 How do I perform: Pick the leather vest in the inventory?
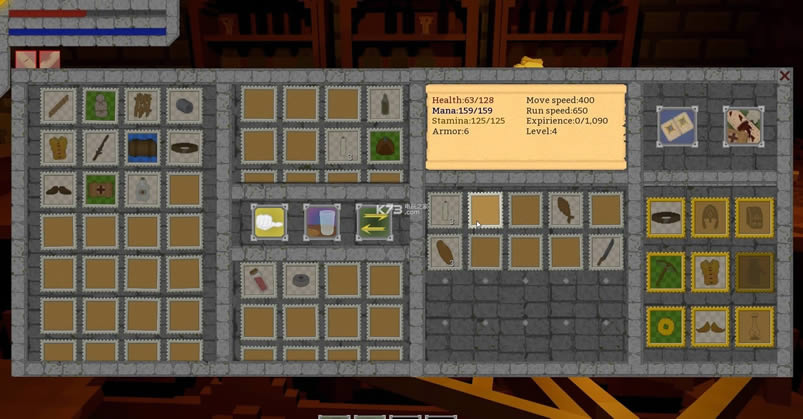coord(59,147)
